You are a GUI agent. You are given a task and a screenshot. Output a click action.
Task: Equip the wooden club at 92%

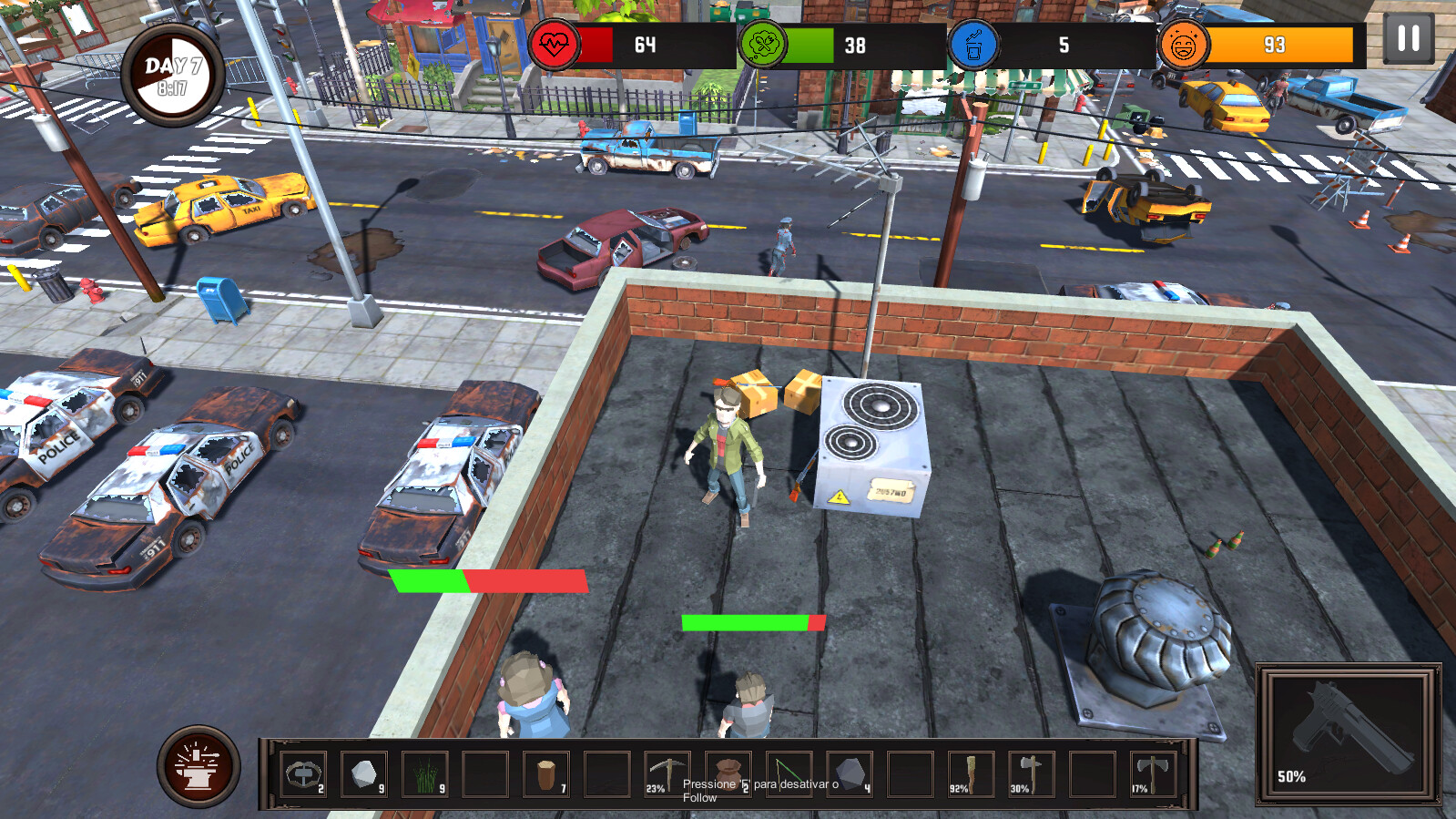point(971,774)
